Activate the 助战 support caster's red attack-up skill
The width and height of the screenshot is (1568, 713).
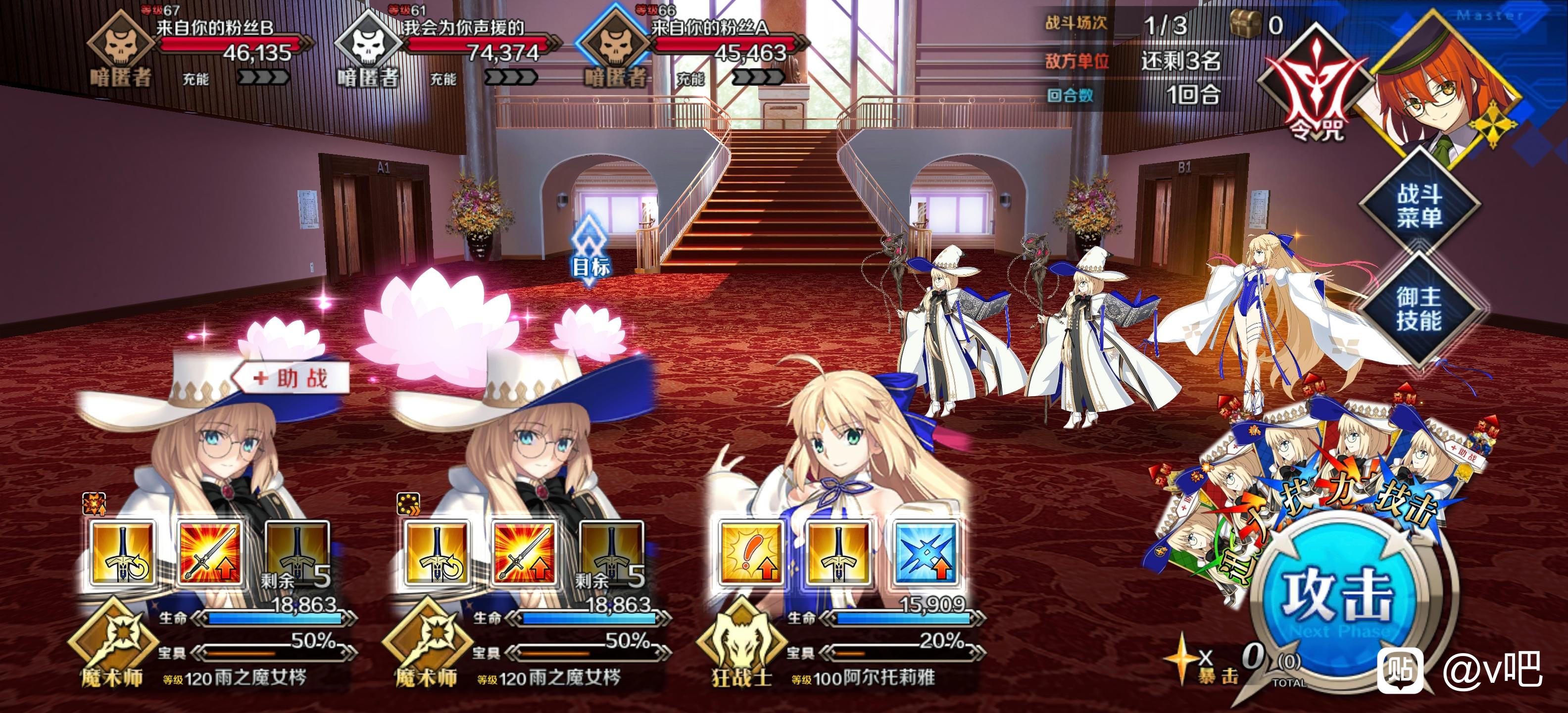[209, 552]
